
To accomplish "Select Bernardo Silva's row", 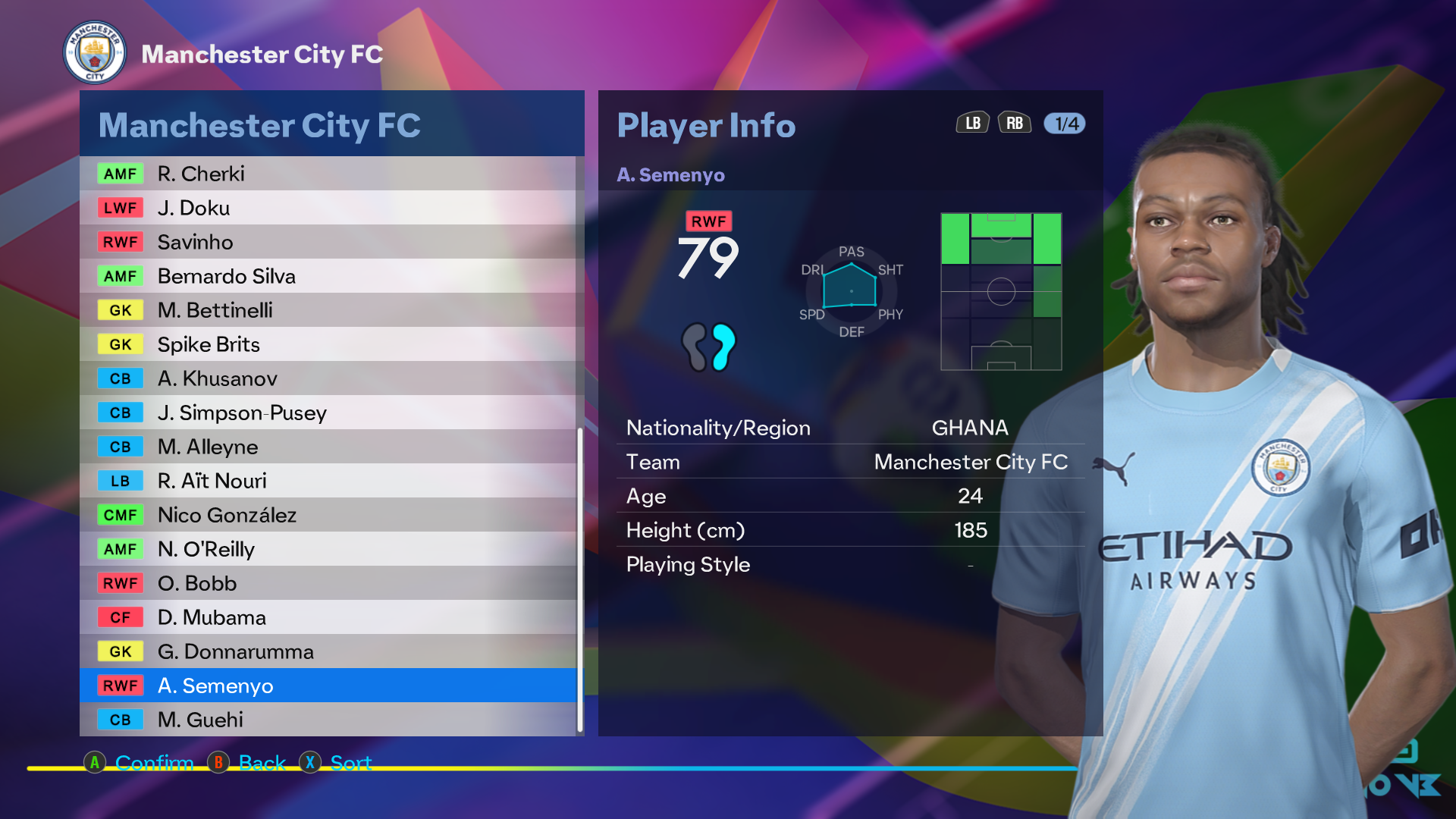I will click(328, 276).
